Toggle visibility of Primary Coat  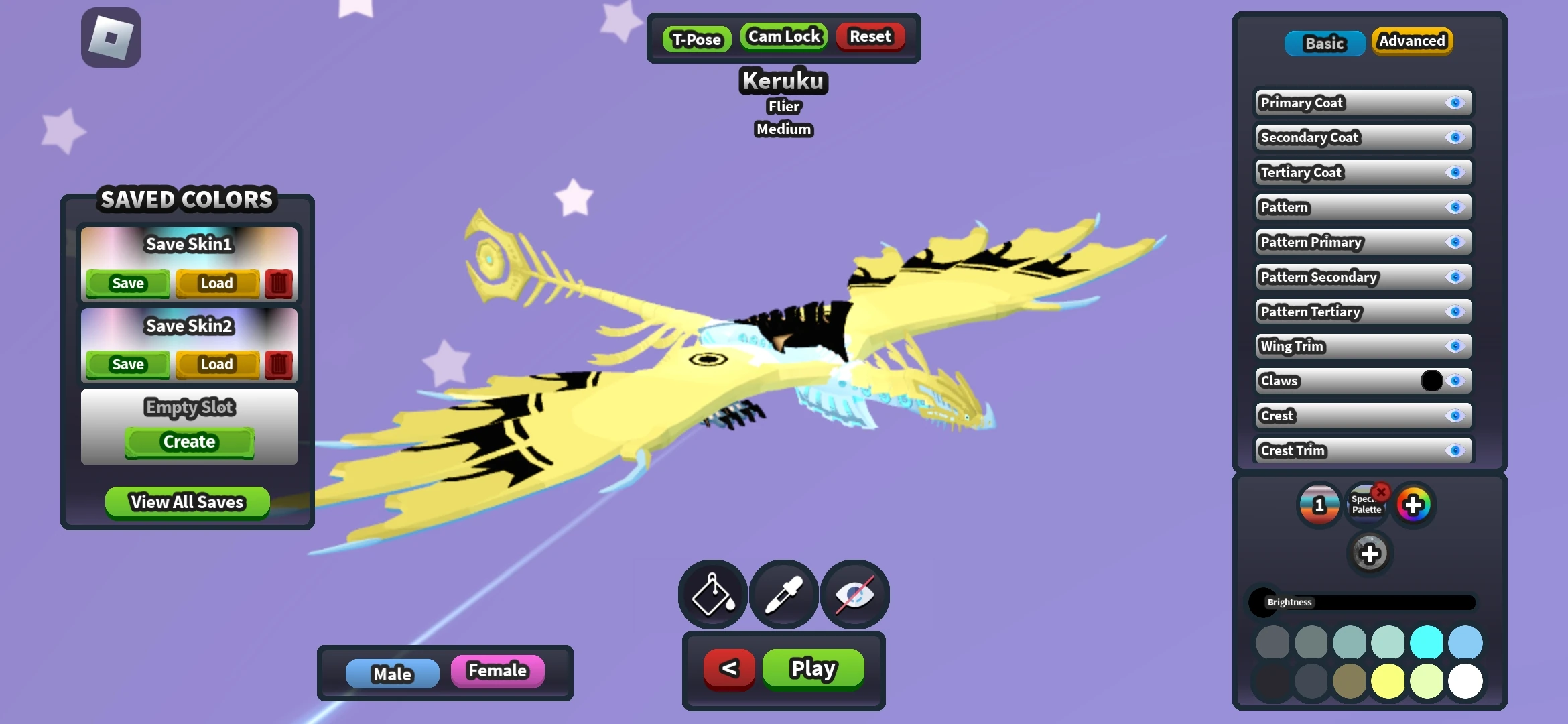tap(1455, 103)
